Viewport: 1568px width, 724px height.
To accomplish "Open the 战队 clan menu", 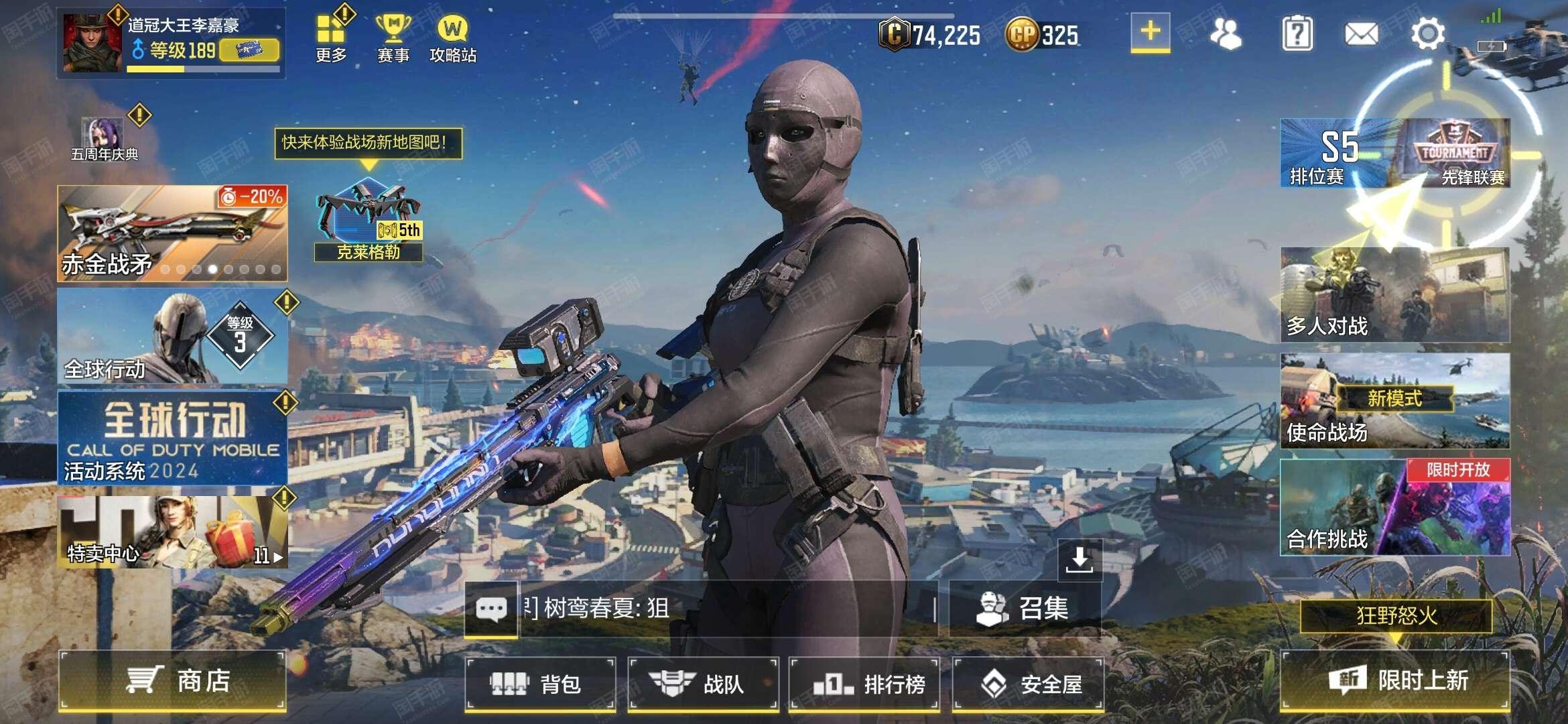I will pyautogui.click(x=703, y=684).
